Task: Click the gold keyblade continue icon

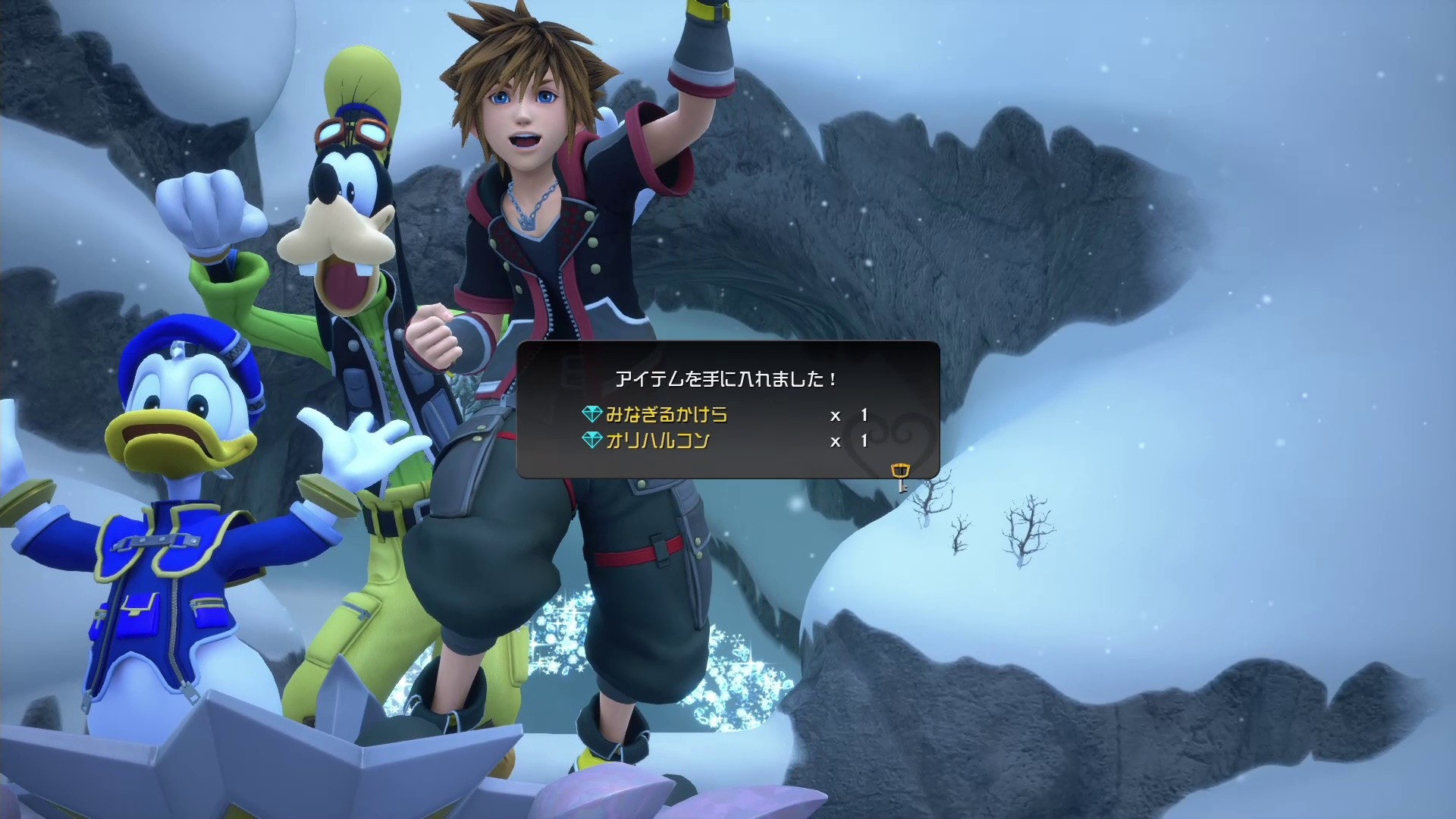Action: point(900,477)
